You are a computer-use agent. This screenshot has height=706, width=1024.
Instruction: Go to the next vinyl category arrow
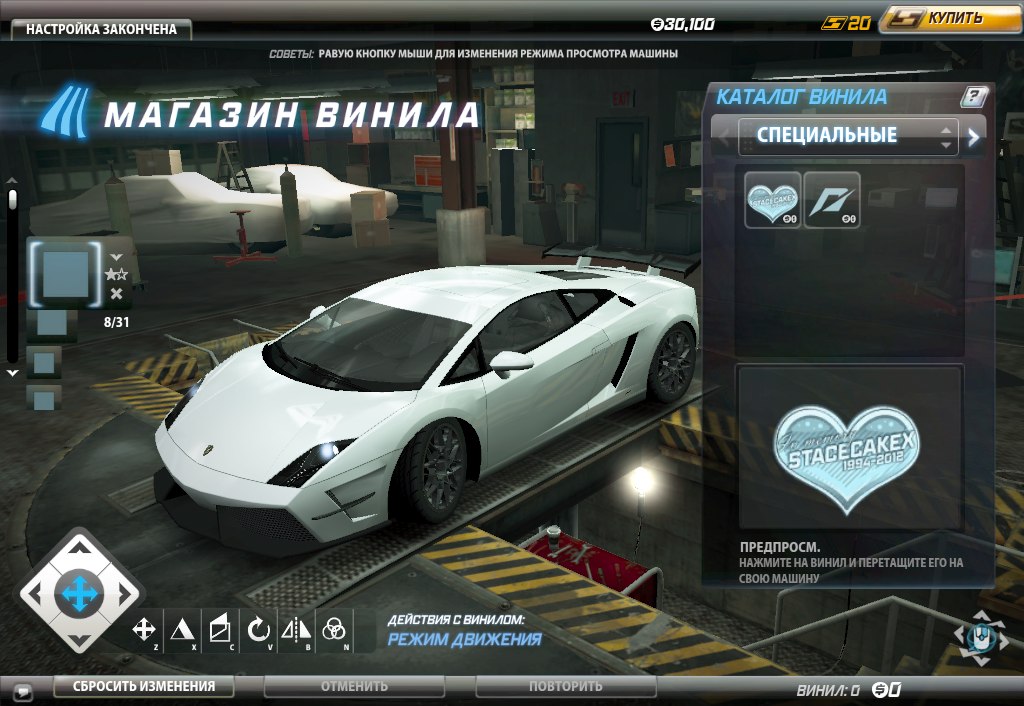coord(975,138)
